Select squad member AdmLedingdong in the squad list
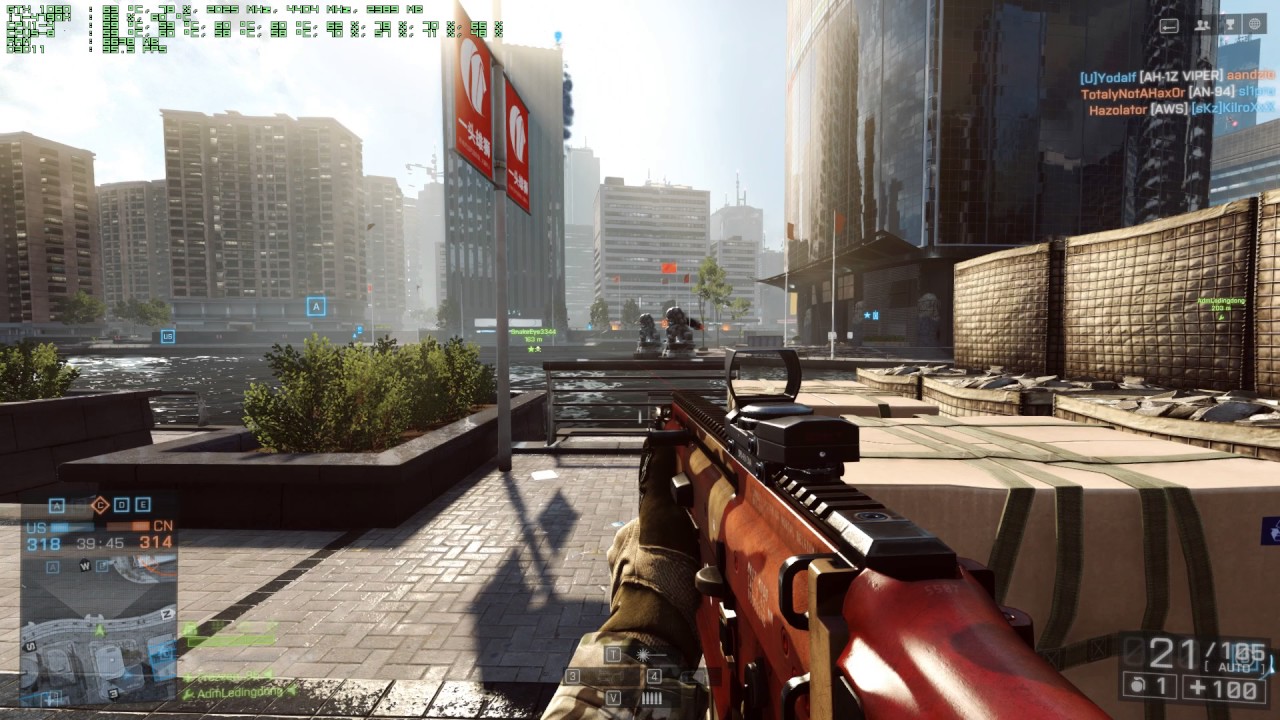The image size is (1280, 720). tap(240, 692)
